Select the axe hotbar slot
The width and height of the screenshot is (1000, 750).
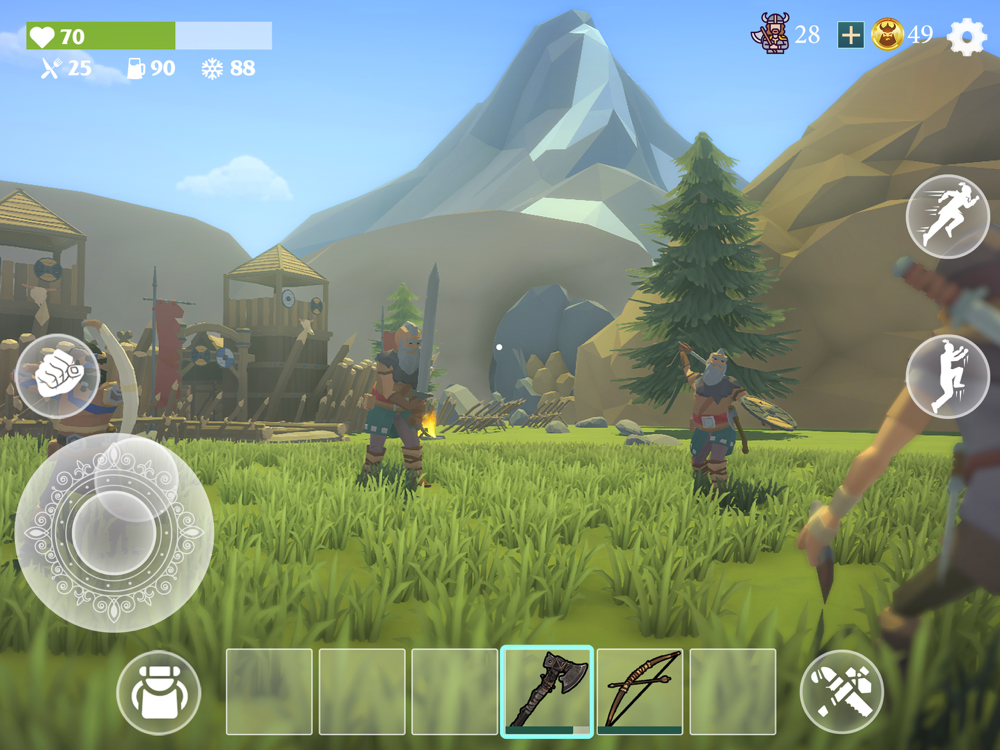click(x=547, y=691)
